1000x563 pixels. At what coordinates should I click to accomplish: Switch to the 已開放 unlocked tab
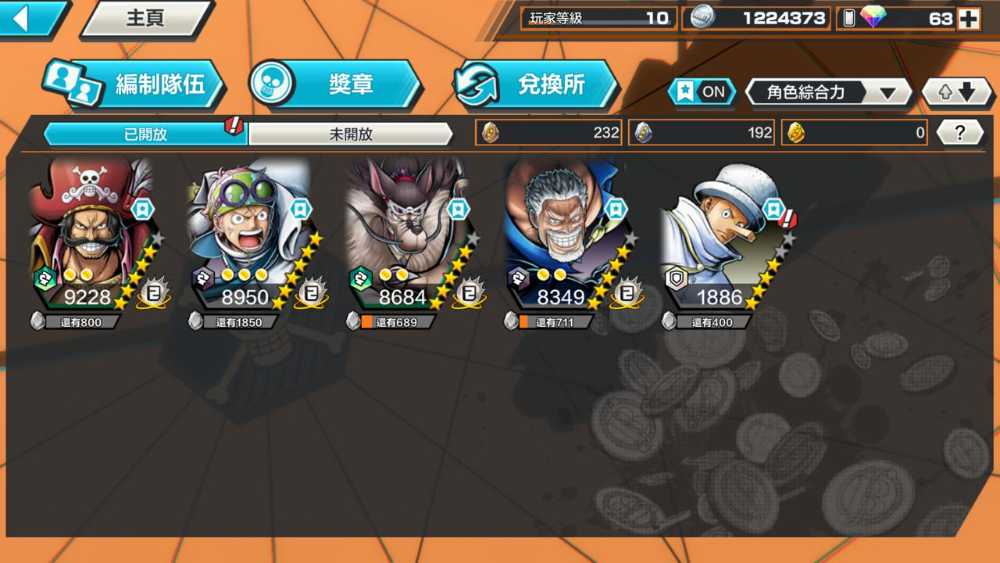coord(145,134)
